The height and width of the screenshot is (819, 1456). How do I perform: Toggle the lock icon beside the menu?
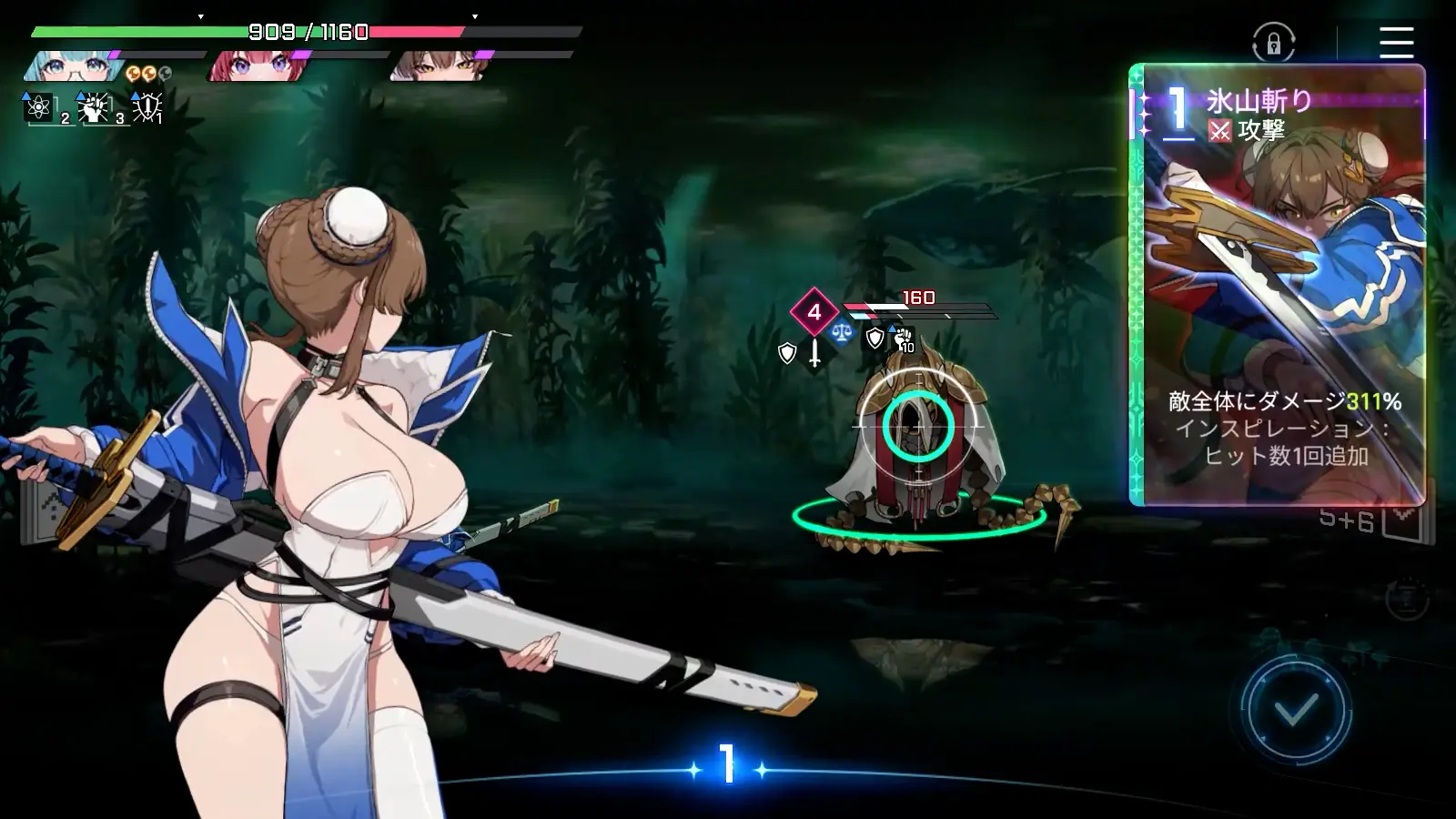[x=1273, y=43]
